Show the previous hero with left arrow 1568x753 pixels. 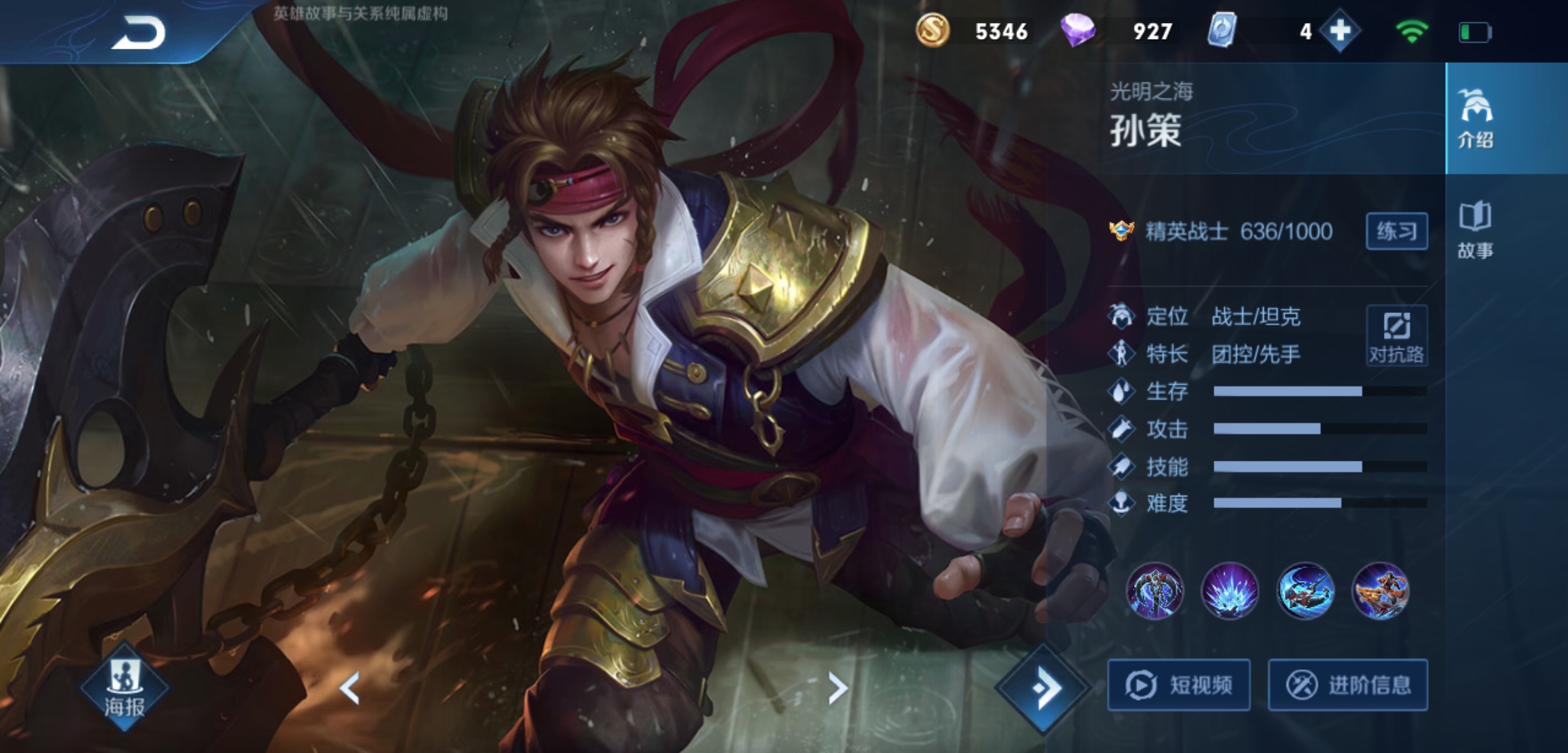click(x=349, y=688)
